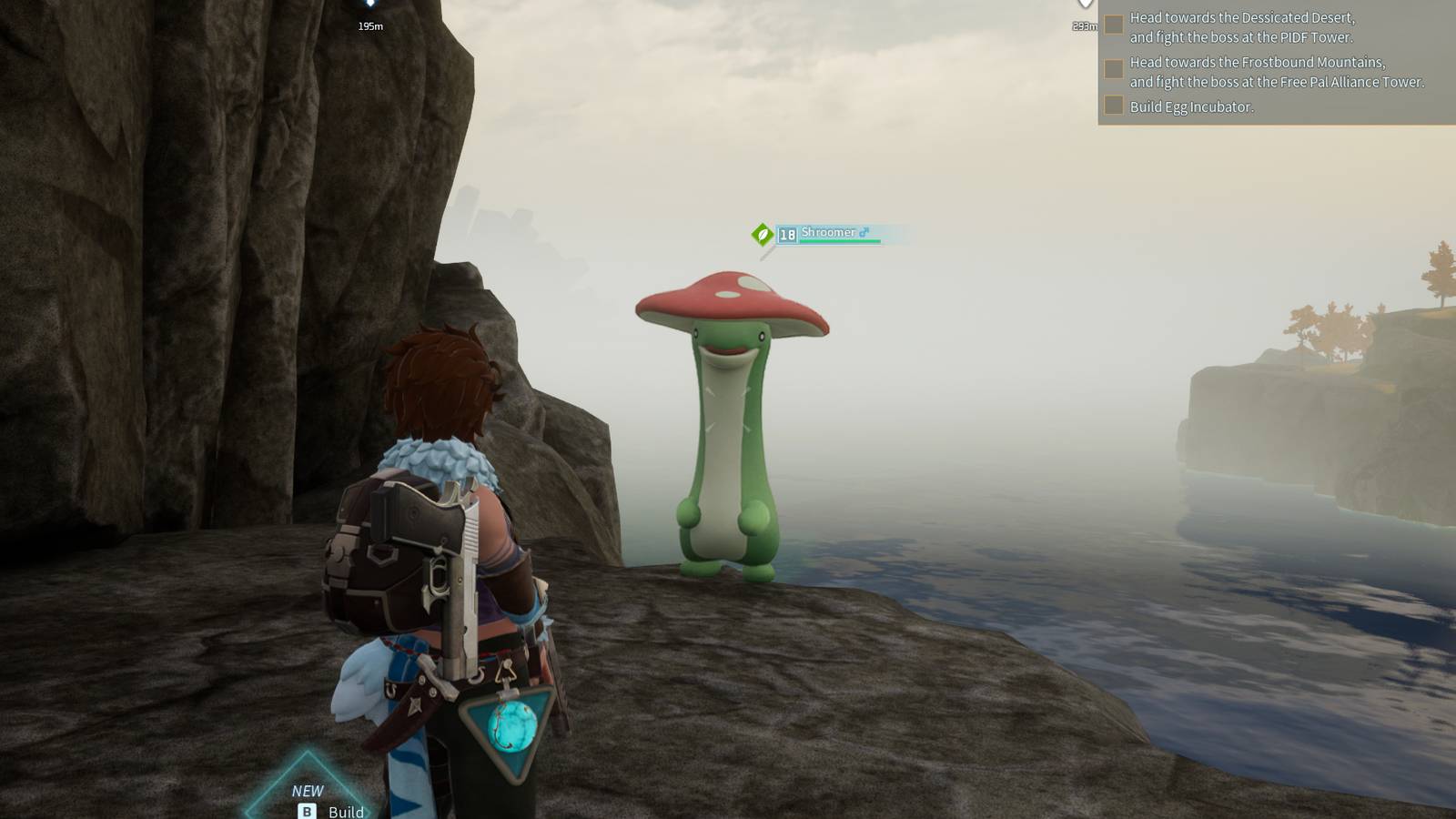Click the turquoise triangle emblem on the character's belt

(508, 725)
